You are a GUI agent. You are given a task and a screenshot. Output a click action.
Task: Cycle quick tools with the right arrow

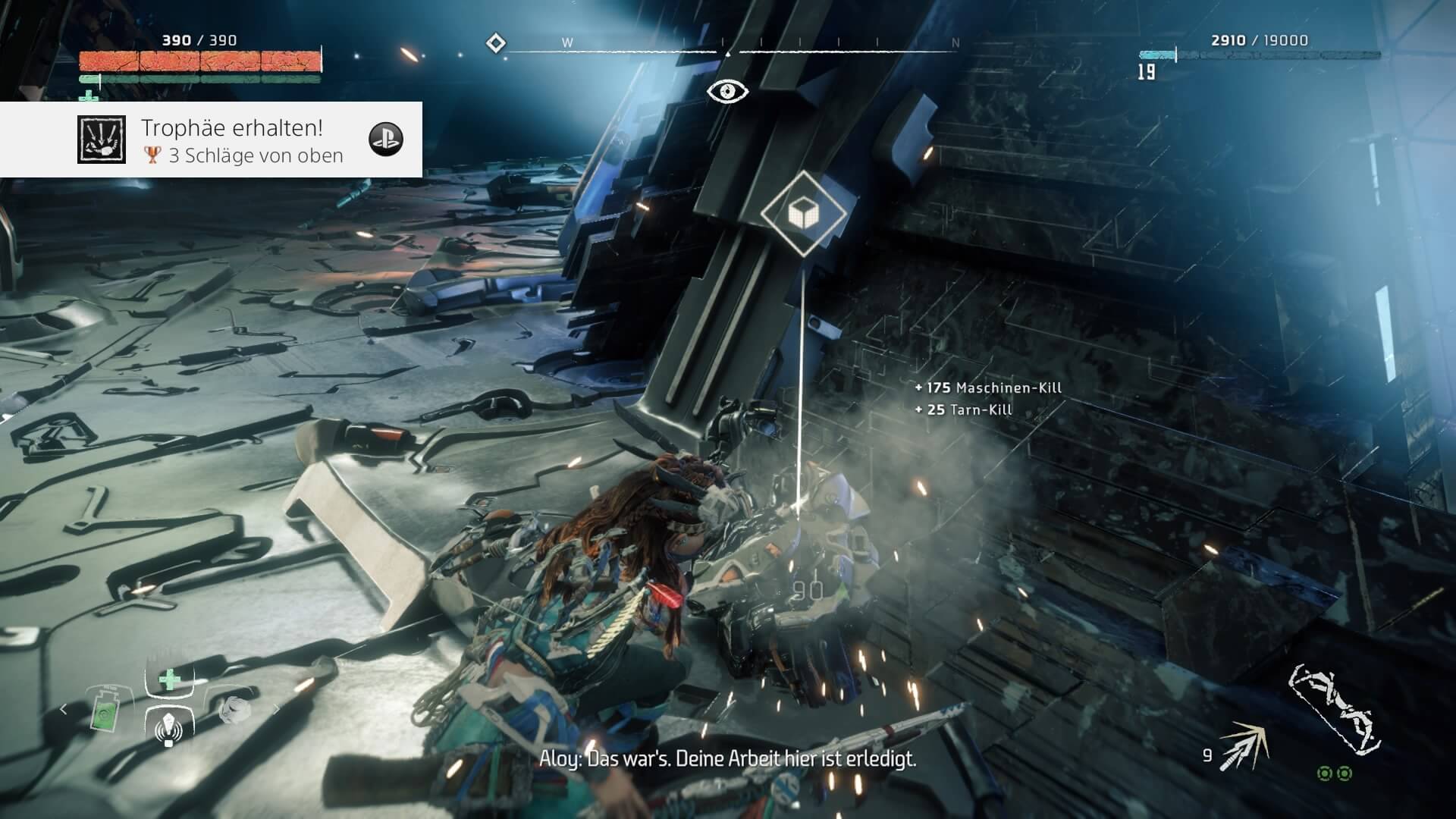point(275,710)
